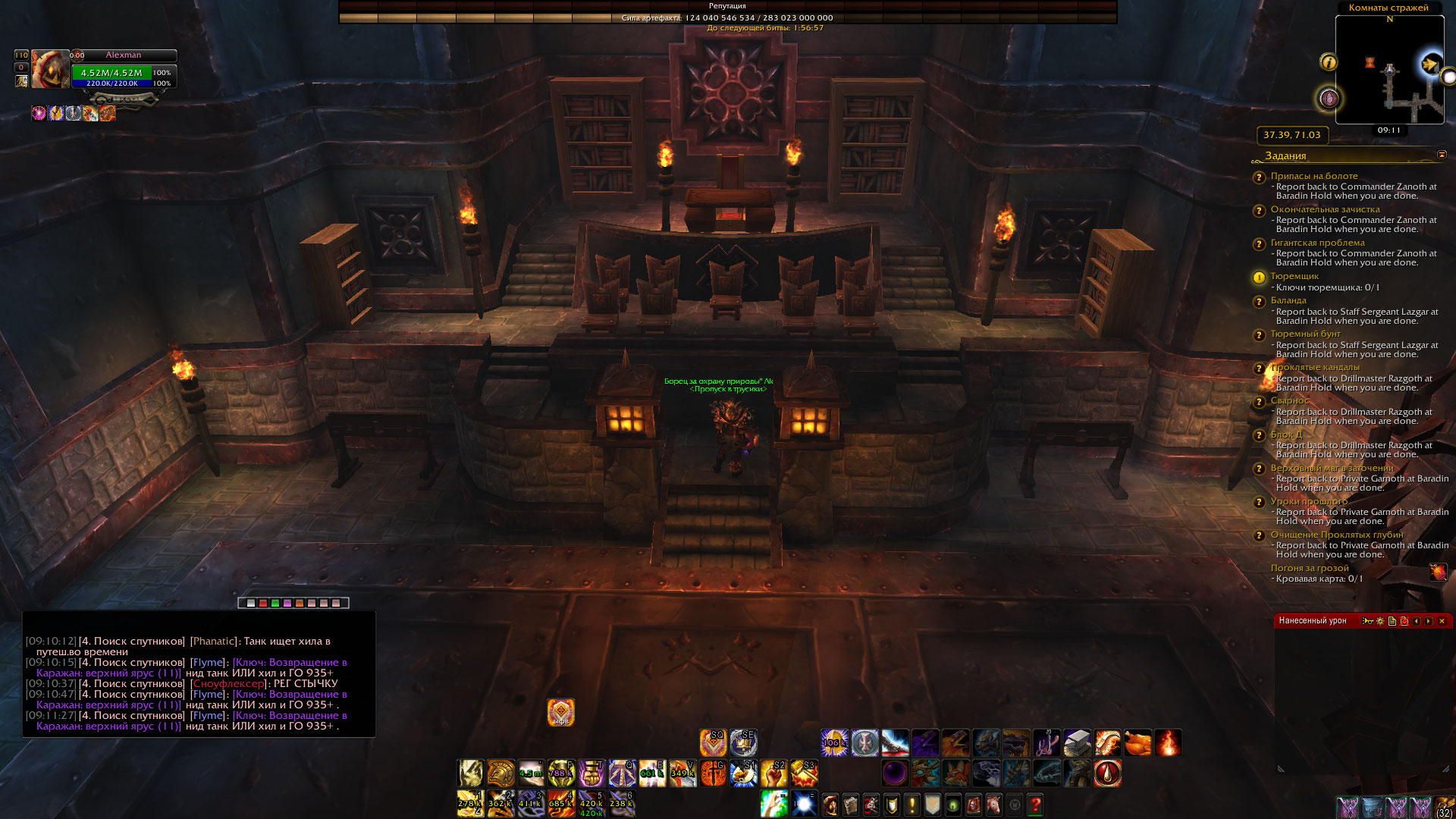Viewport: 1456px width, 819px height.
Task: Open the backpack bag showing 32 slots
Action: 1445,807
